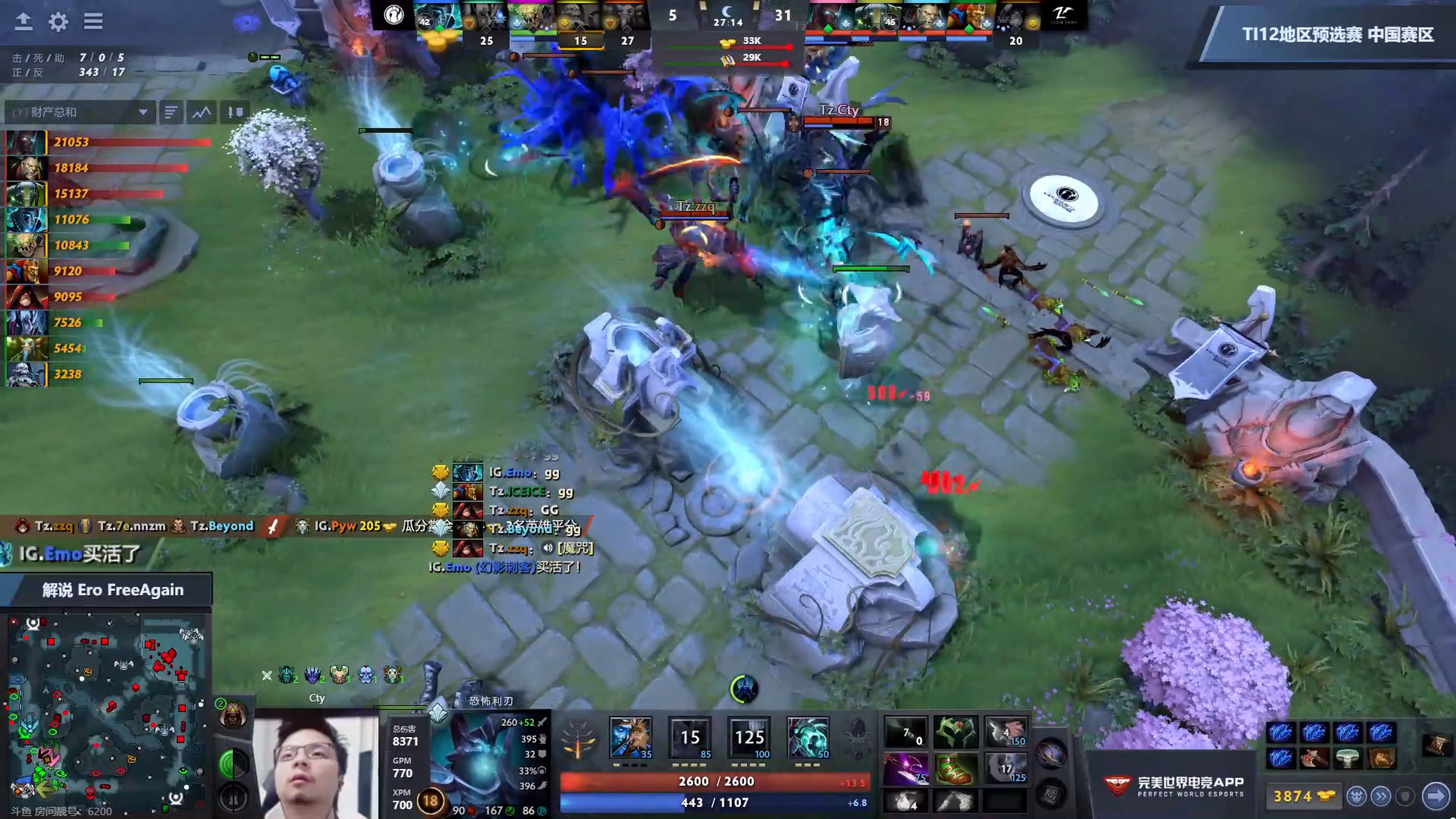Open the muted speaker dropdown in Tz.zzq's chat line

click(546, 548)
